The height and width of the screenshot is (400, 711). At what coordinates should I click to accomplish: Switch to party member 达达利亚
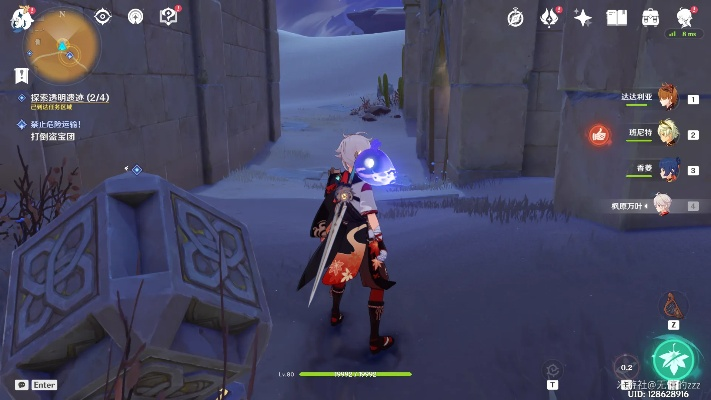pos(667,98)
